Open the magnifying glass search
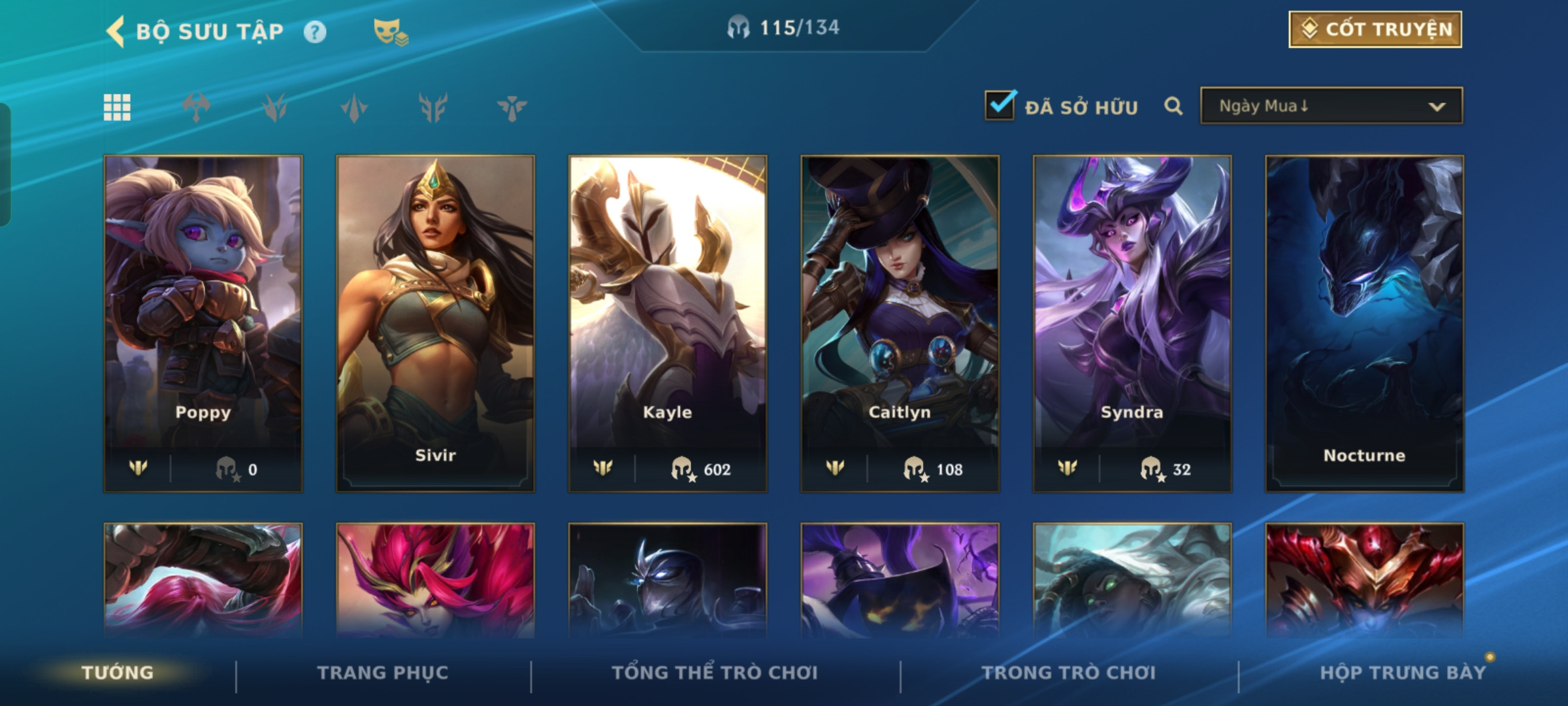 tap(1173, 106)
